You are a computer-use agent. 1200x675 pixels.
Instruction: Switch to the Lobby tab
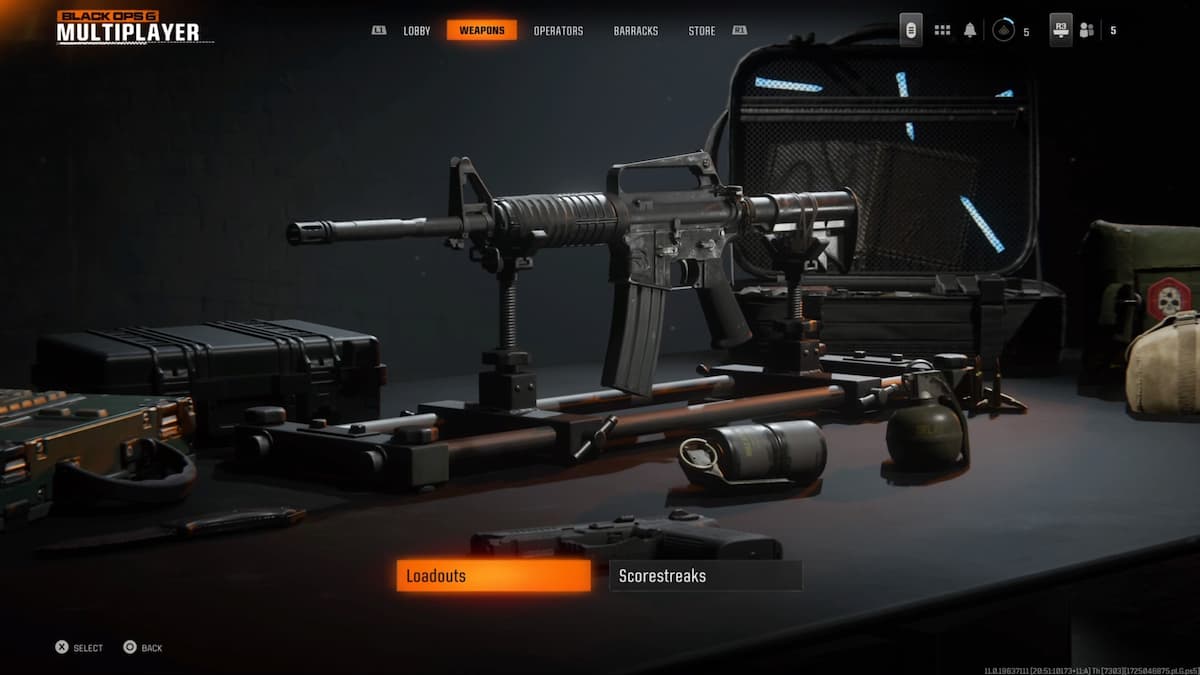point(417,31)
